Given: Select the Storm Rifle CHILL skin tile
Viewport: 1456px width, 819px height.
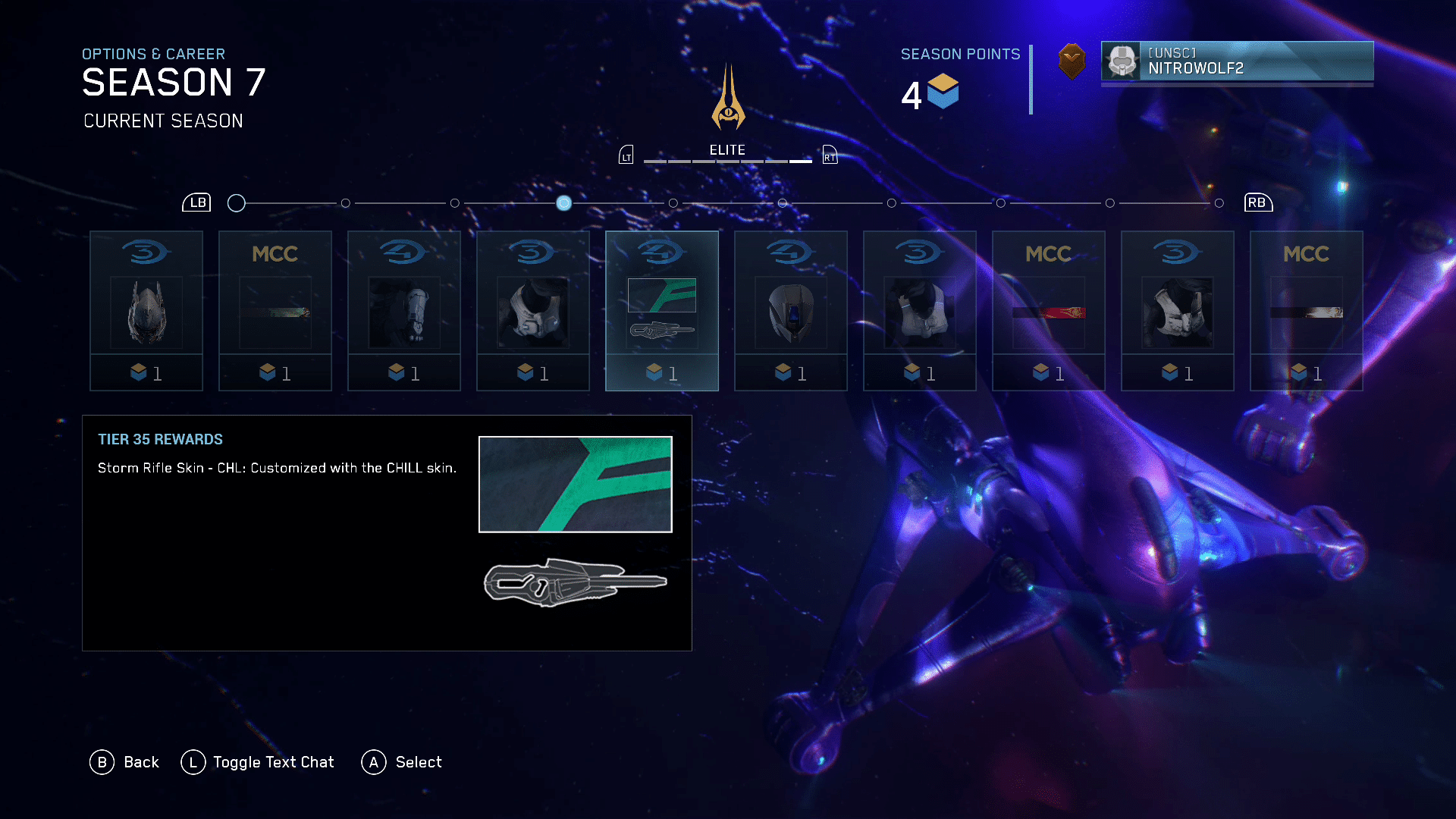Looking at the screenshot, I should point(662,311).
